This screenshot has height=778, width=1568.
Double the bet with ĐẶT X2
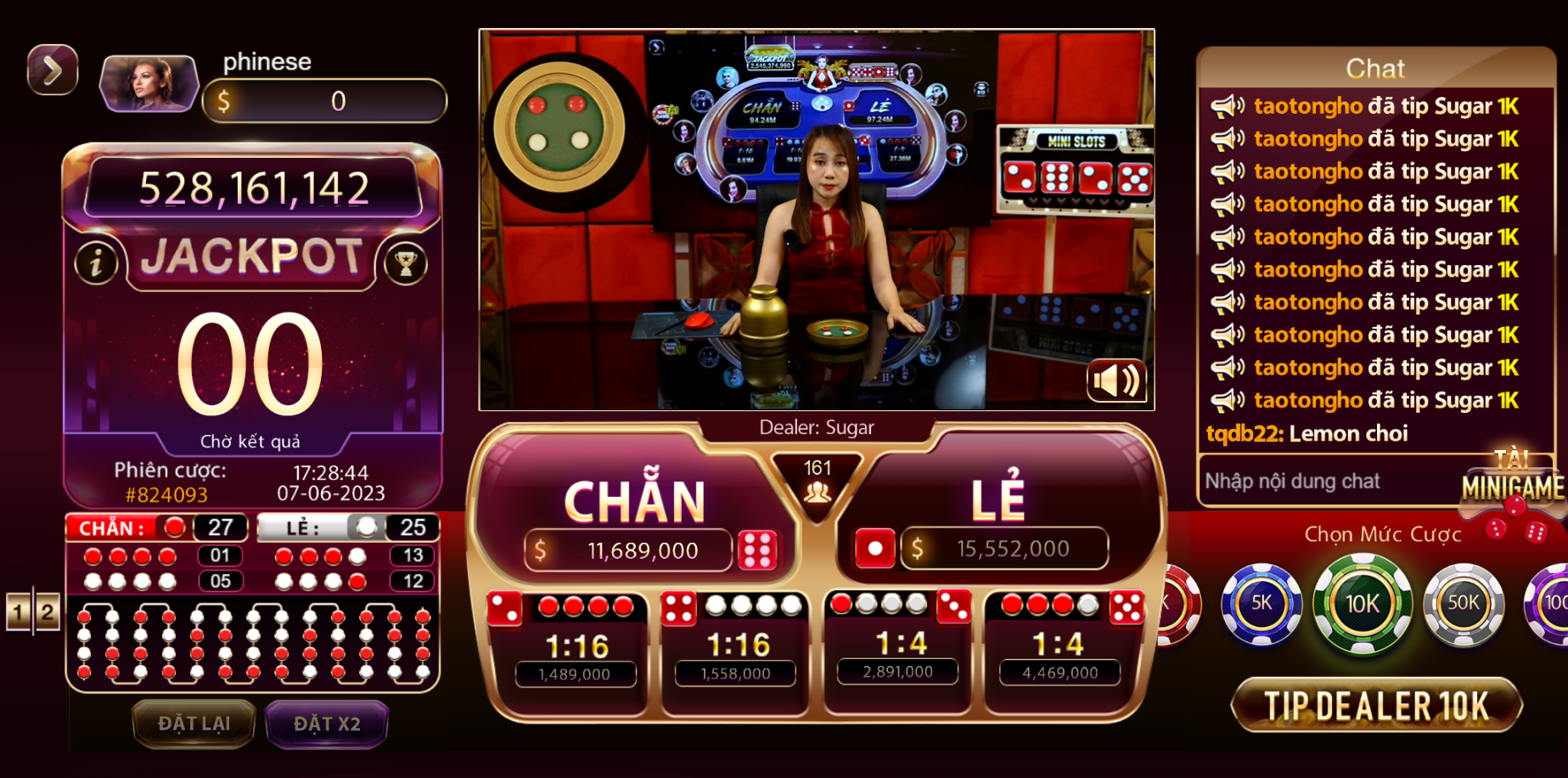point(327,724)
